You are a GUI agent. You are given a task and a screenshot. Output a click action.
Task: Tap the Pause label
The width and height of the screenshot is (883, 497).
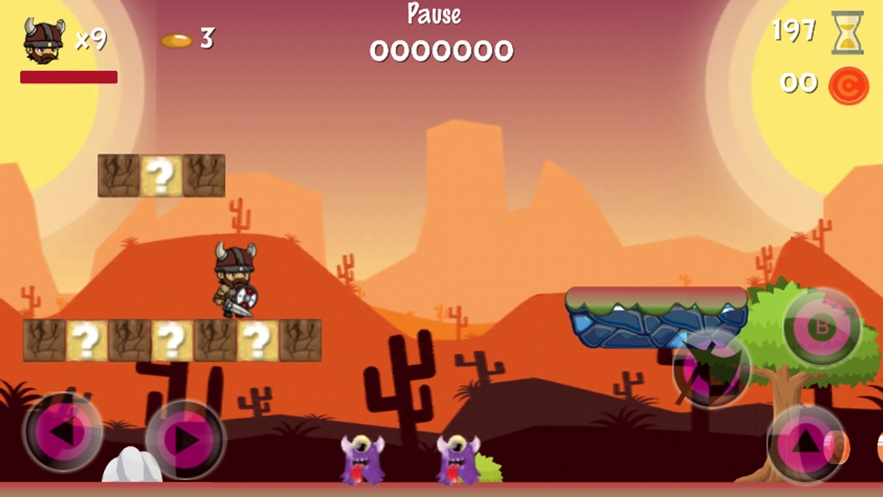[434, 14]
